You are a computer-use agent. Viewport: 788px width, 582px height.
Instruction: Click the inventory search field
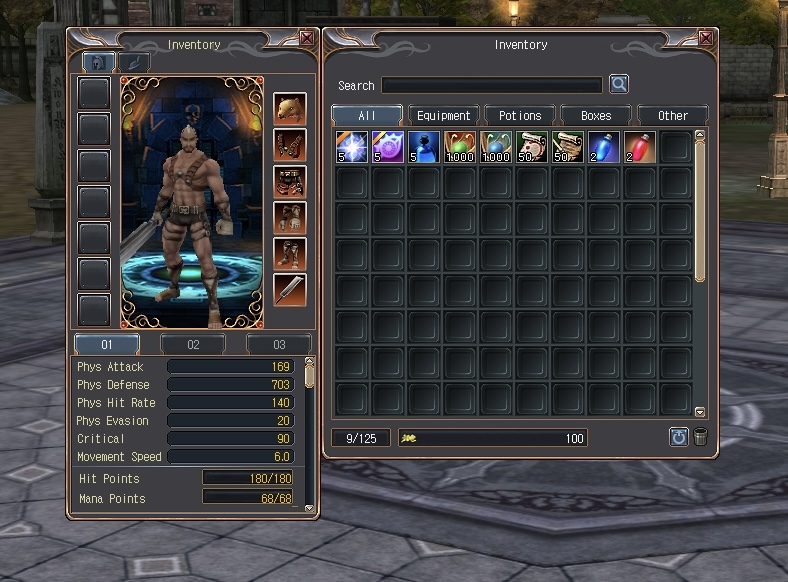pos(492,85)
